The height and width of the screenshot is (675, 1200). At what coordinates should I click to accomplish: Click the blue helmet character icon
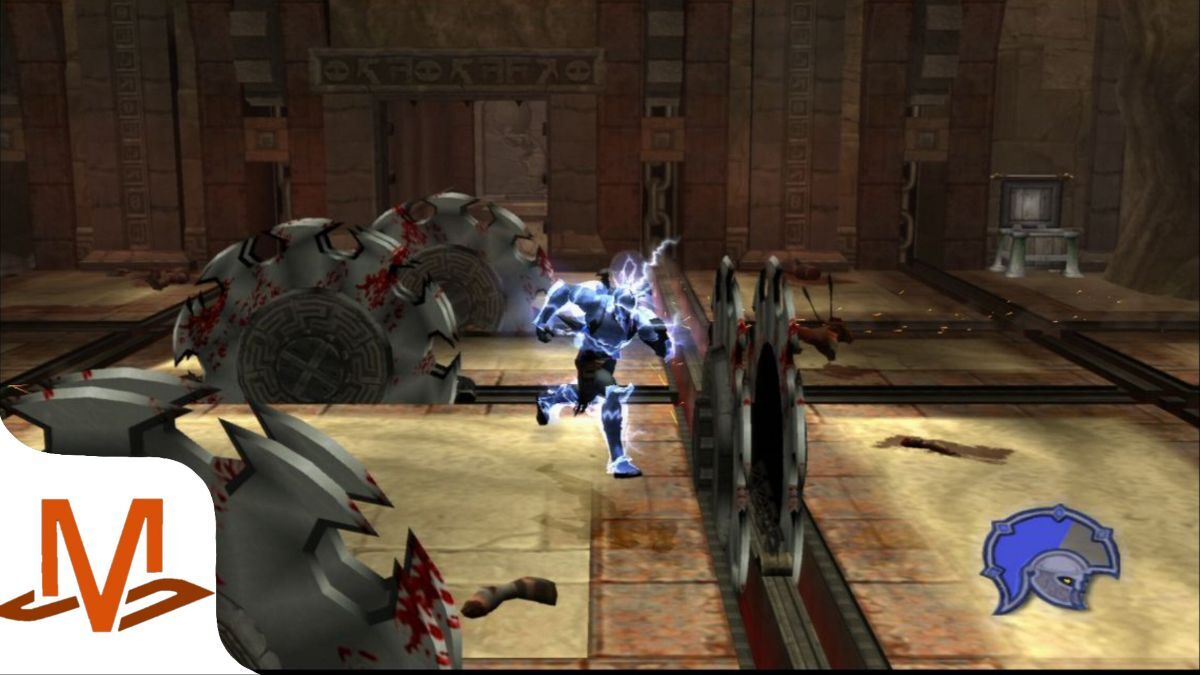pos(1050,558)
